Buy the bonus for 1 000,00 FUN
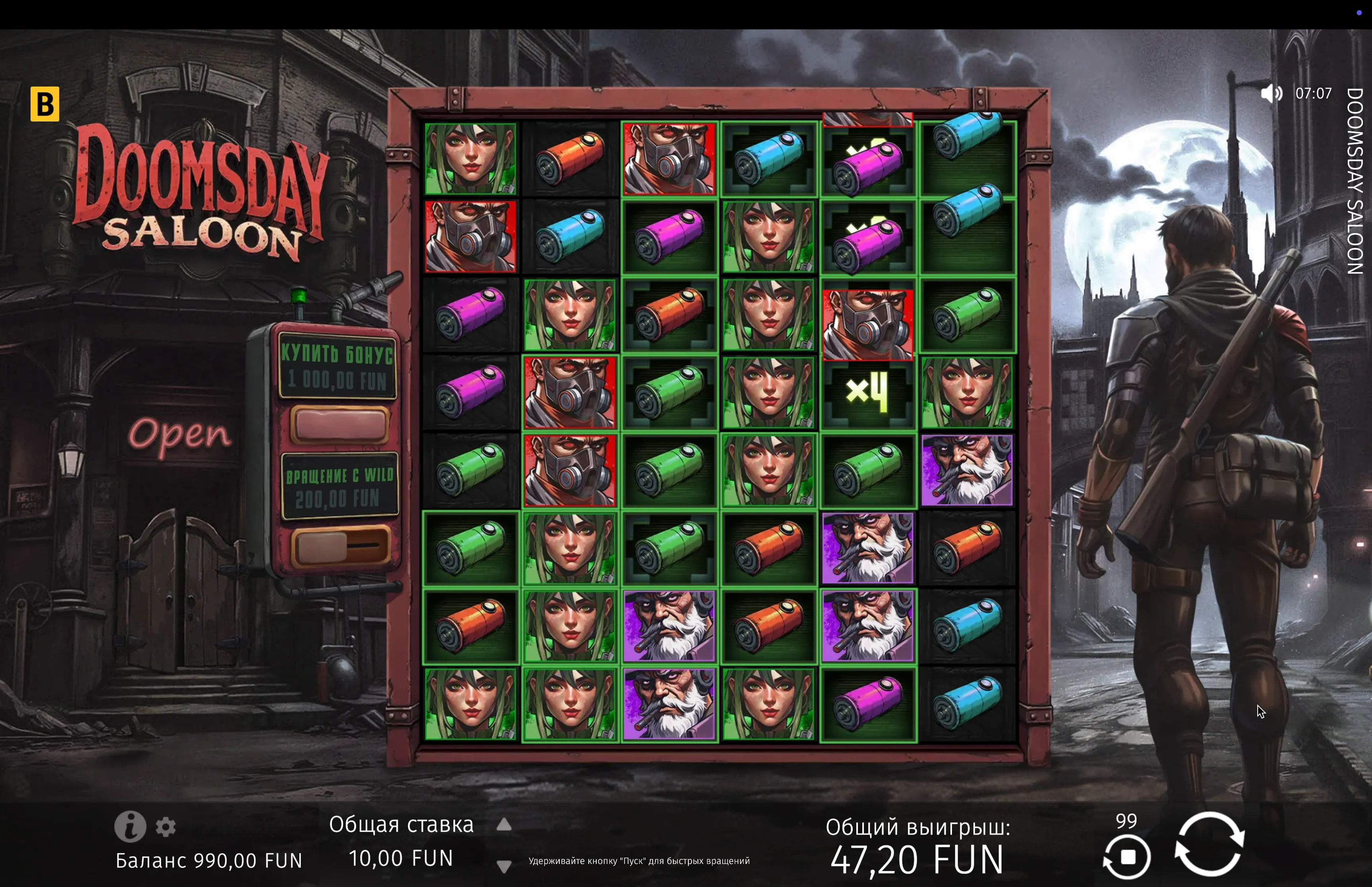Screen dimensions: 1372x887 [339, 424]
